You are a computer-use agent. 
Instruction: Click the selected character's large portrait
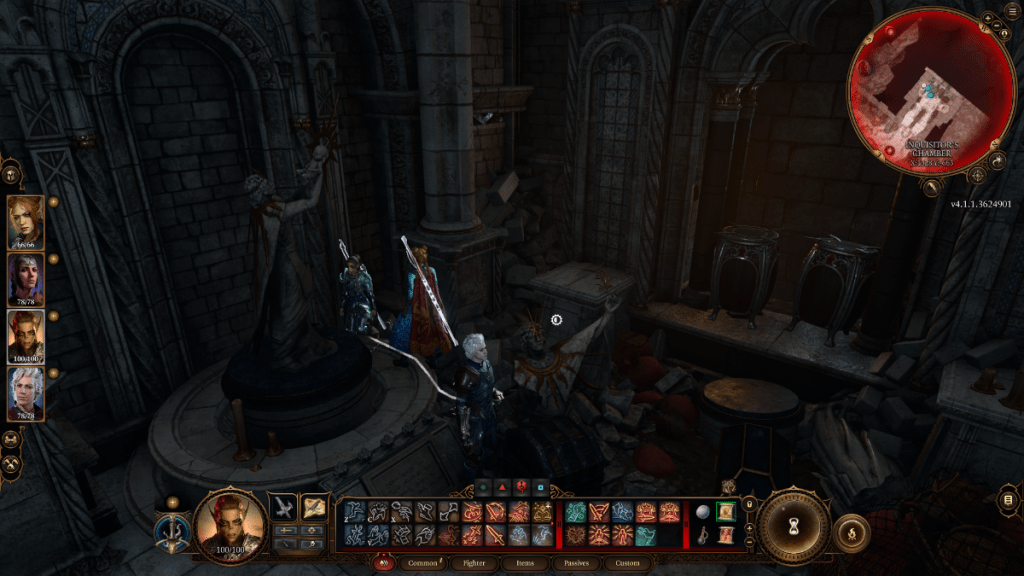coord(229,524)
